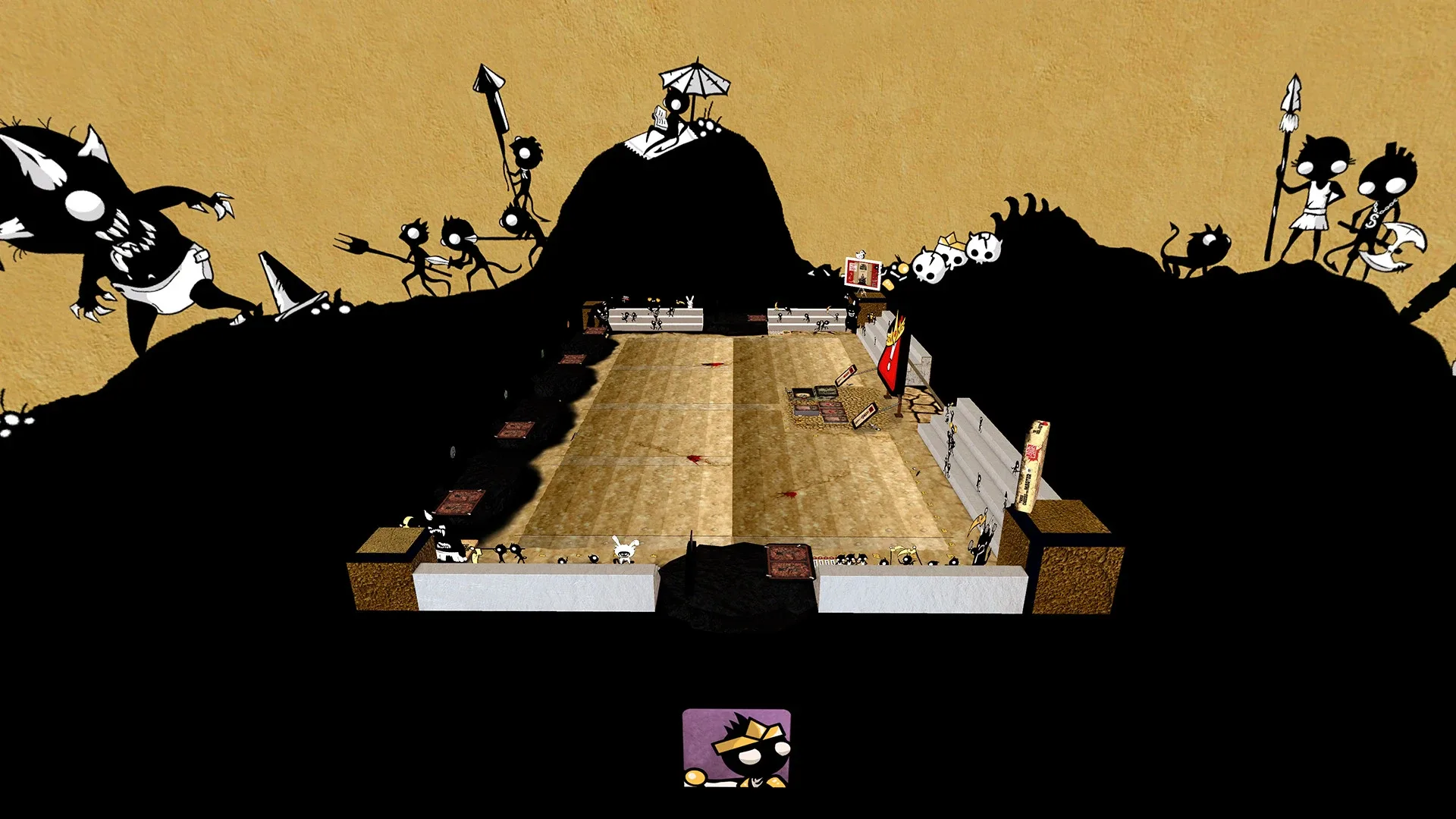1456x819 pixels.
Task: Expand the upper leaning signpost
Action: [846, 375]
